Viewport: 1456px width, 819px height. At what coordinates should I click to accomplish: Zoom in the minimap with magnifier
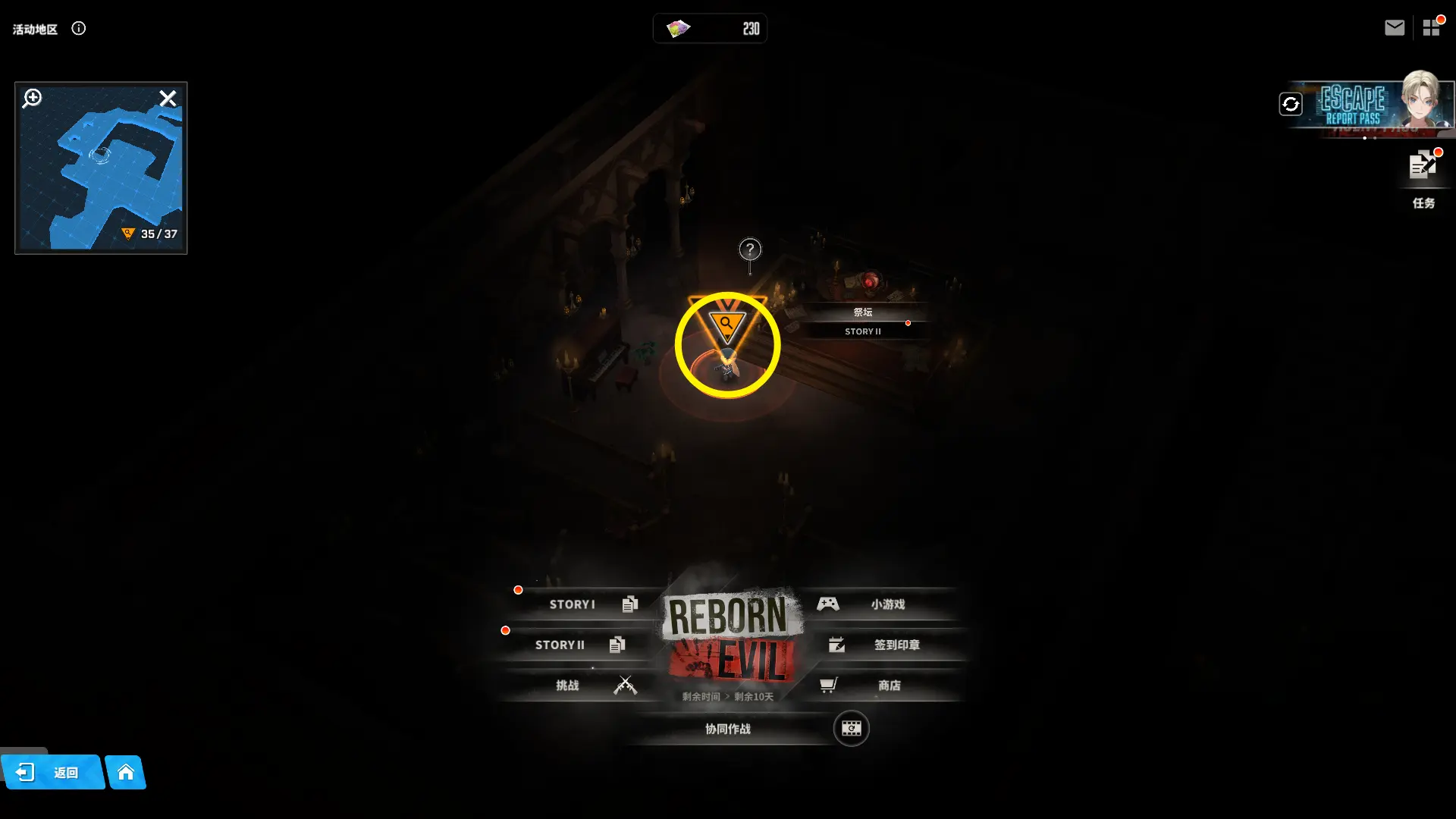[x=32, y=98]
